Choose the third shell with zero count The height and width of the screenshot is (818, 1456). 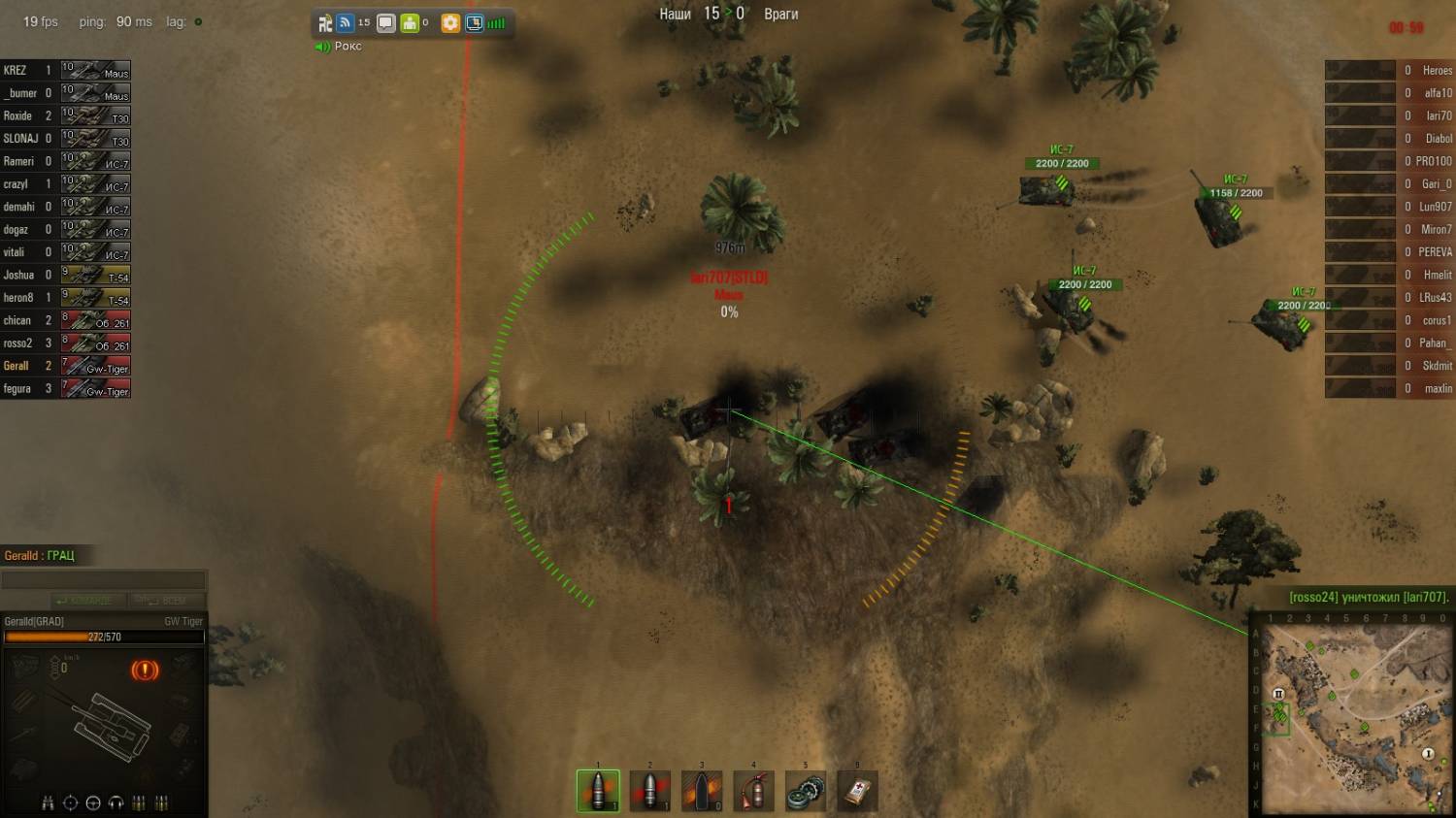coord(701,791)
